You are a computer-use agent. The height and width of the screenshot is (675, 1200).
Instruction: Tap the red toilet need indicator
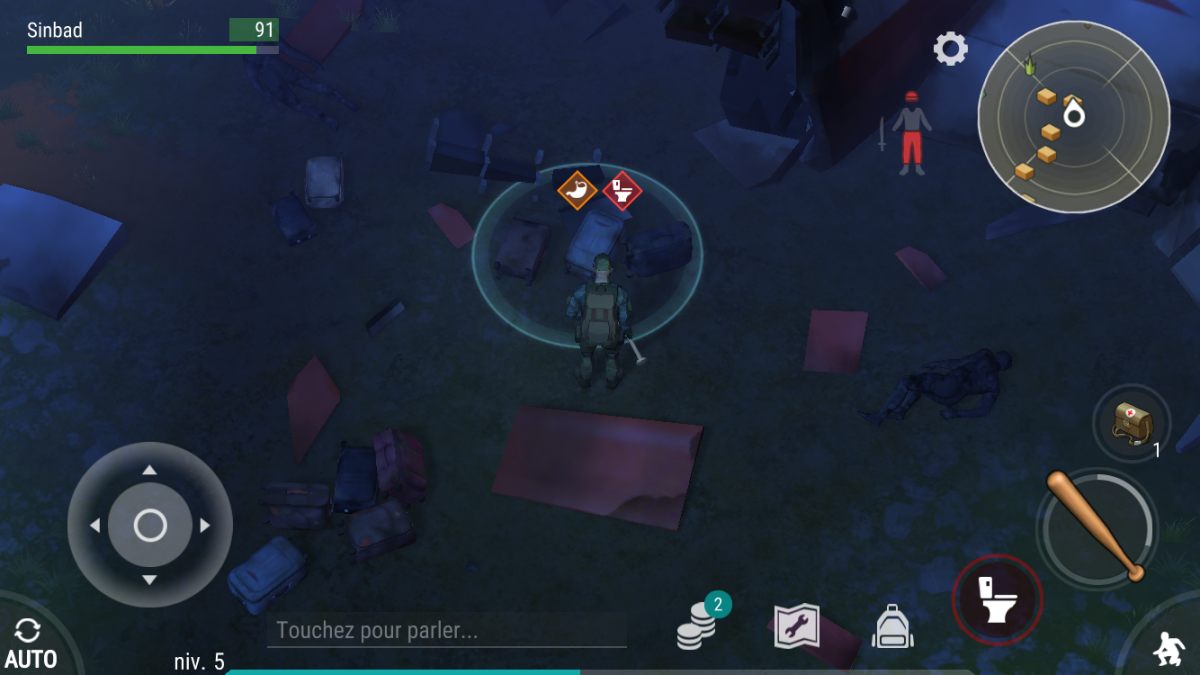point(622,190)
